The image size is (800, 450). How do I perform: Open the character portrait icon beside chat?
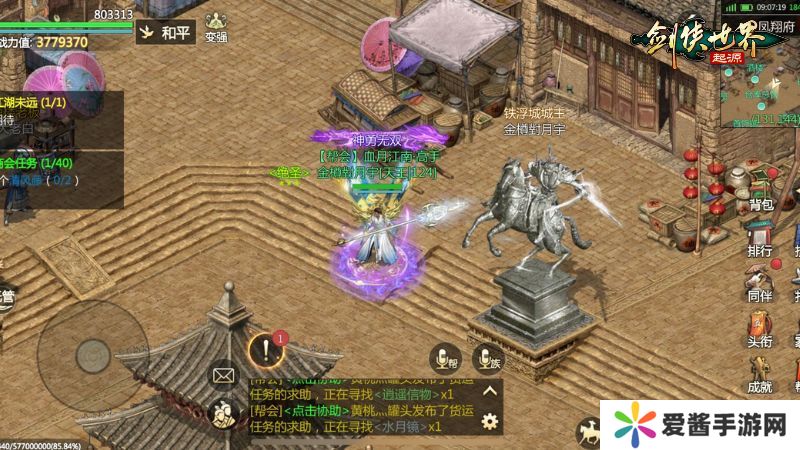click(222, 414)
